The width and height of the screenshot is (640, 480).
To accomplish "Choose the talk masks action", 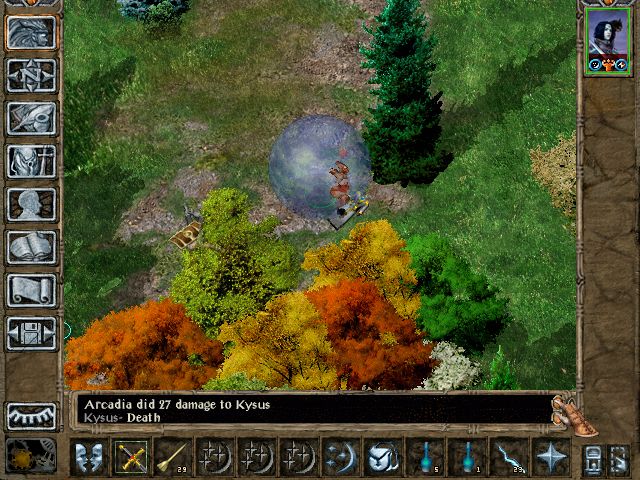I will [89, 458].
